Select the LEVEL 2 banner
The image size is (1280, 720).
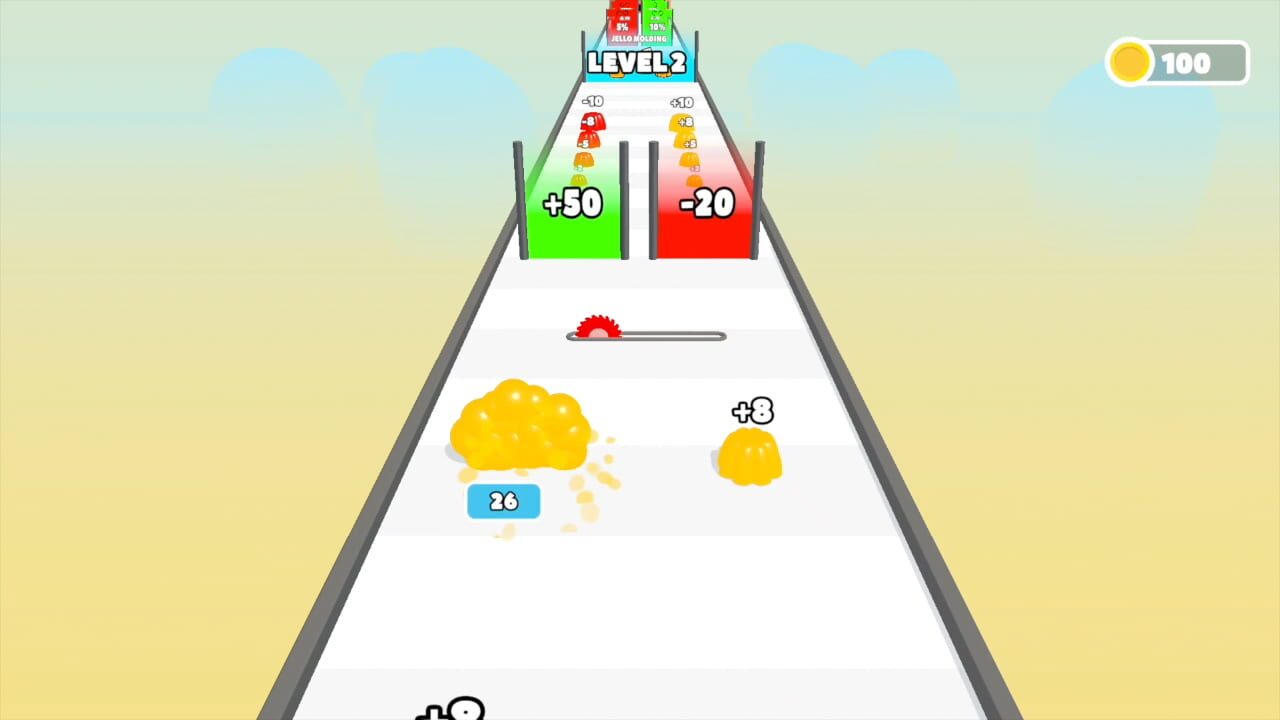[x=637, y=61]
